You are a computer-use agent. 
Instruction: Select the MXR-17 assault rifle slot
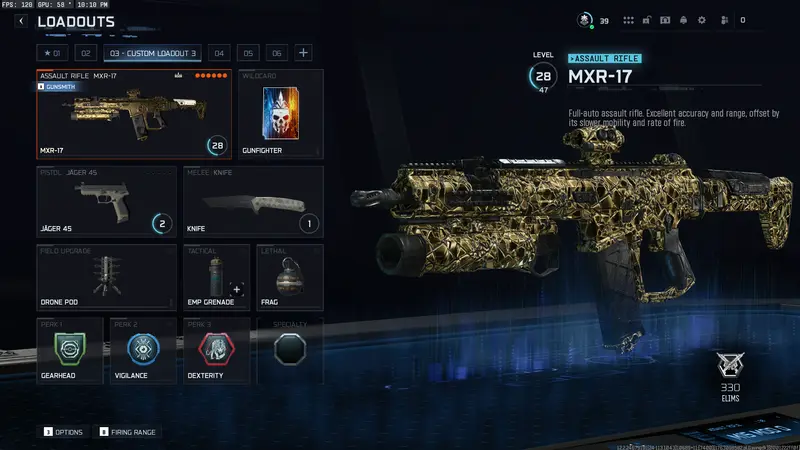click(x=134, y=114)
